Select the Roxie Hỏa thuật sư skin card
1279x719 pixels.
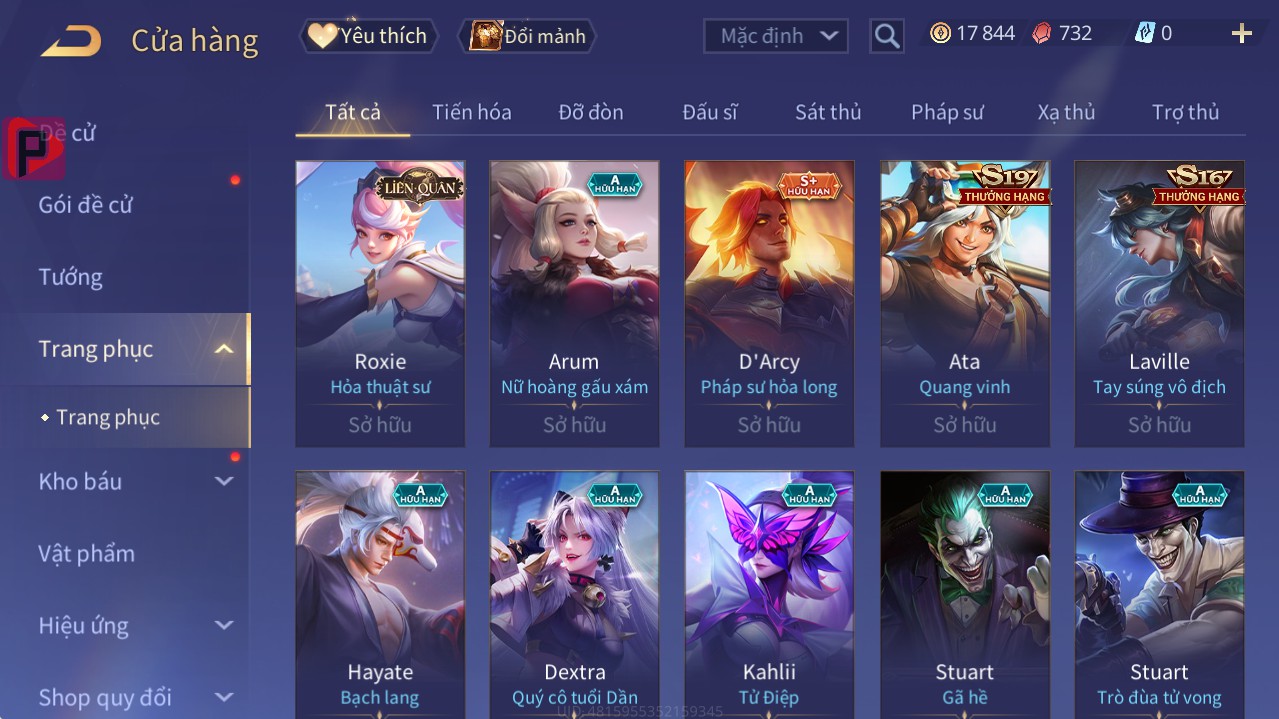click(380, 302)
